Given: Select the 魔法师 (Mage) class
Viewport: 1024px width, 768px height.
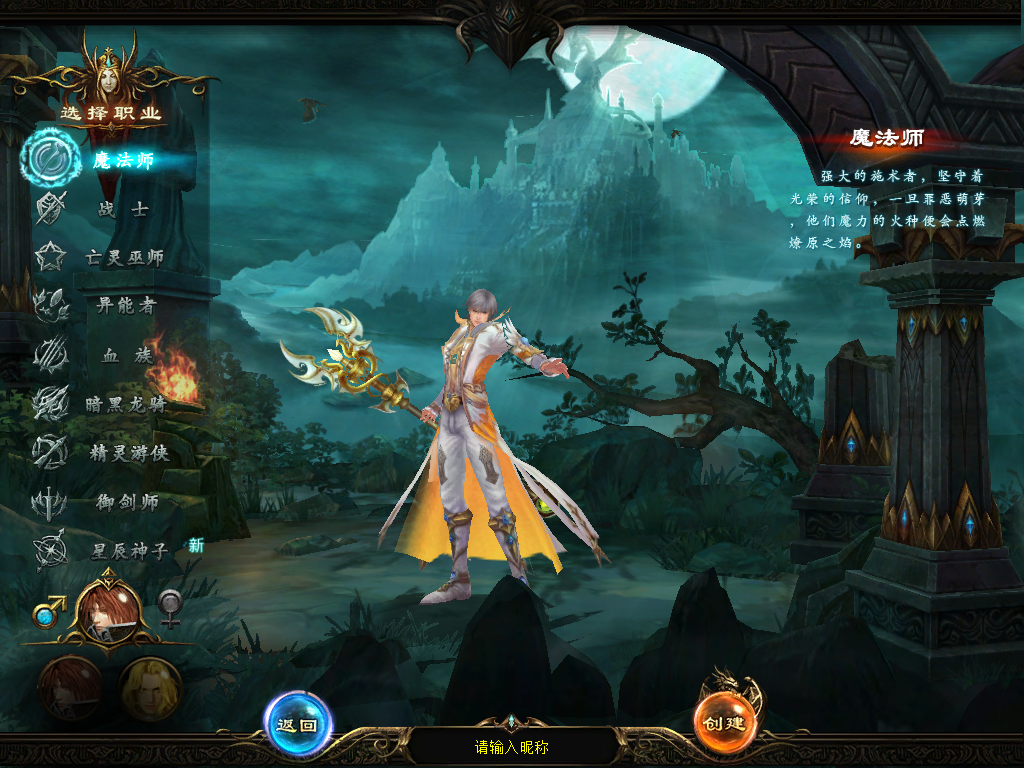Looking at the screenshot, I should [122, 160].
